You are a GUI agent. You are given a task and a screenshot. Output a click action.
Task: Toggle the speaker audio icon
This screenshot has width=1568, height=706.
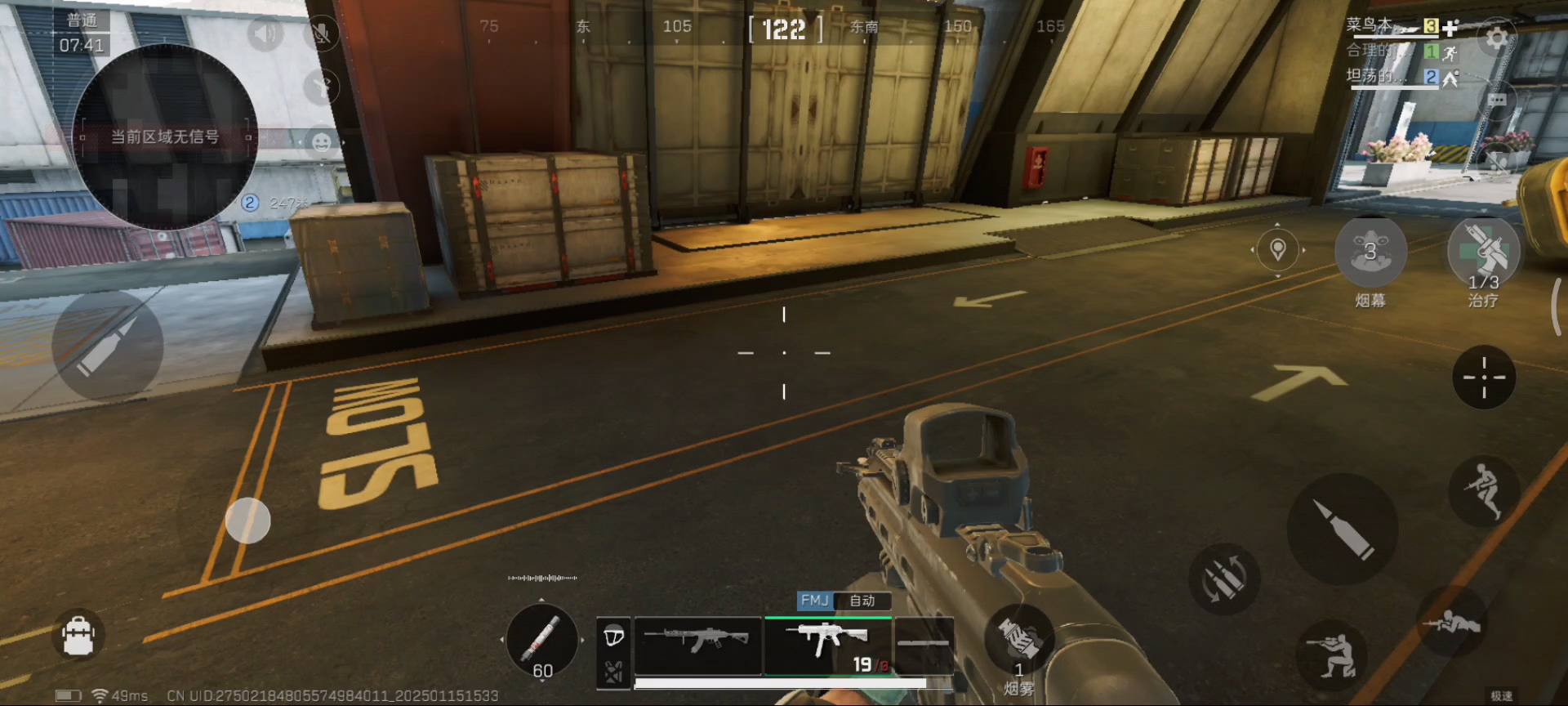(x=264, y=34)
